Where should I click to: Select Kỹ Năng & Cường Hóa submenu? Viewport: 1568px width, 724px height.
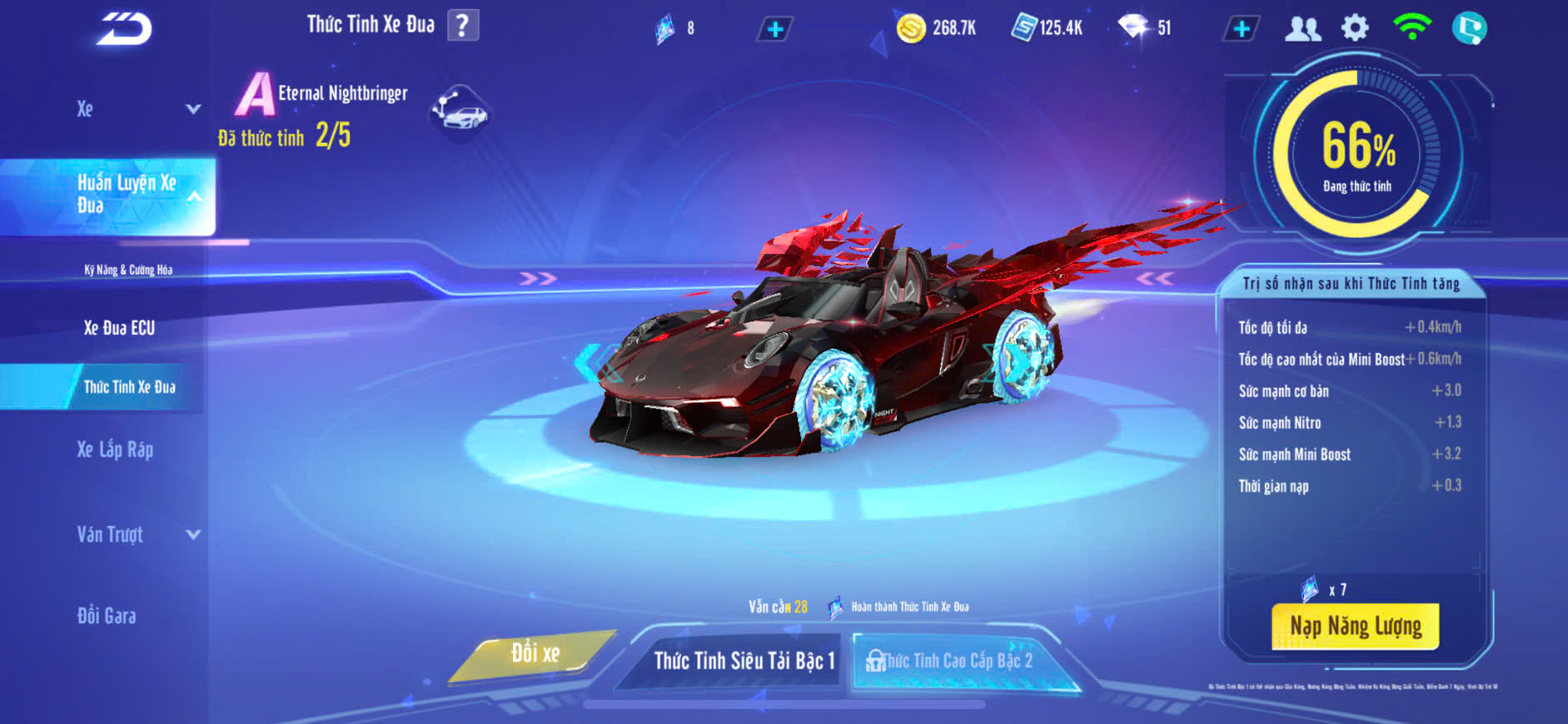(128, 270)
